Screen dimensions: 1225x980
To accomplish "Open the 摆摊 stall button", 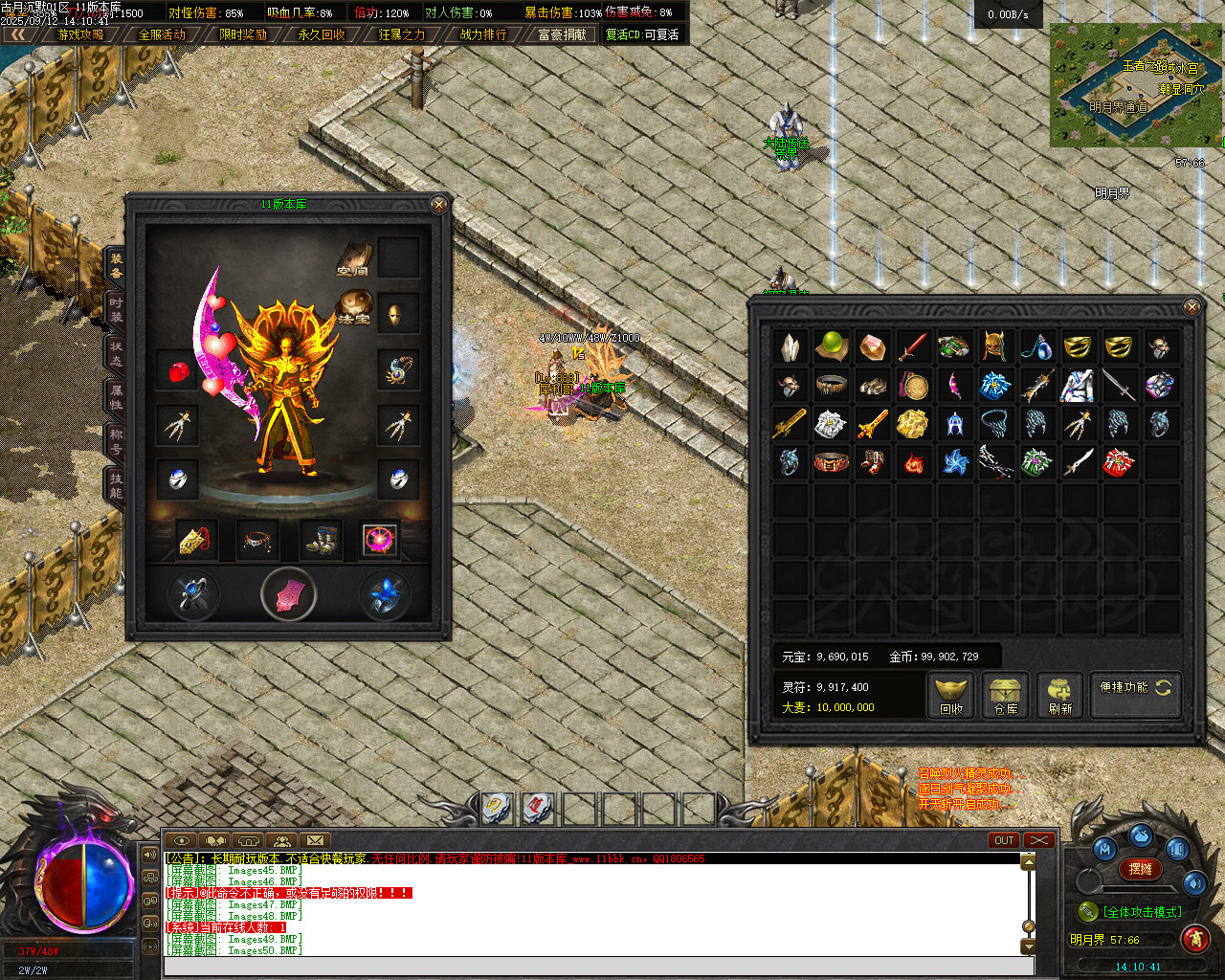I will (1140, 869).
